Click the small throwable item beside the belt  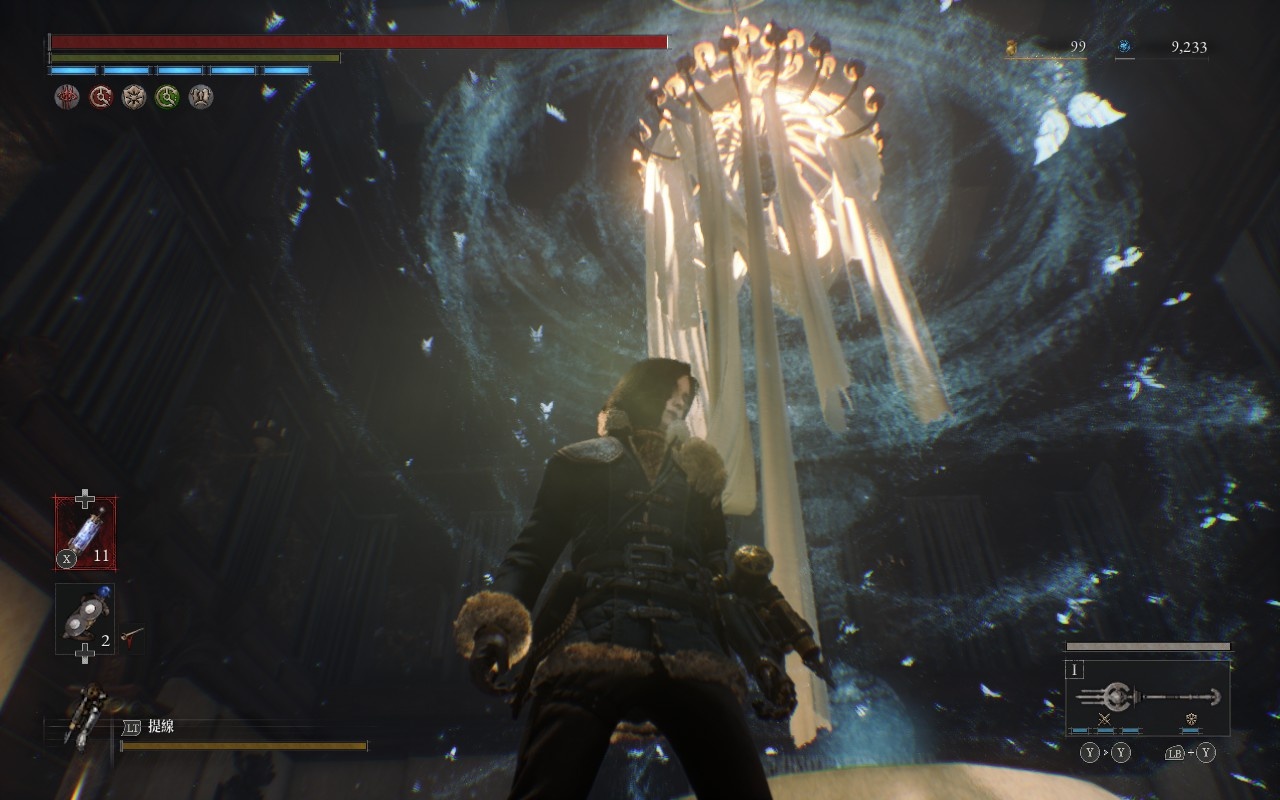click(x=132, y=635)
